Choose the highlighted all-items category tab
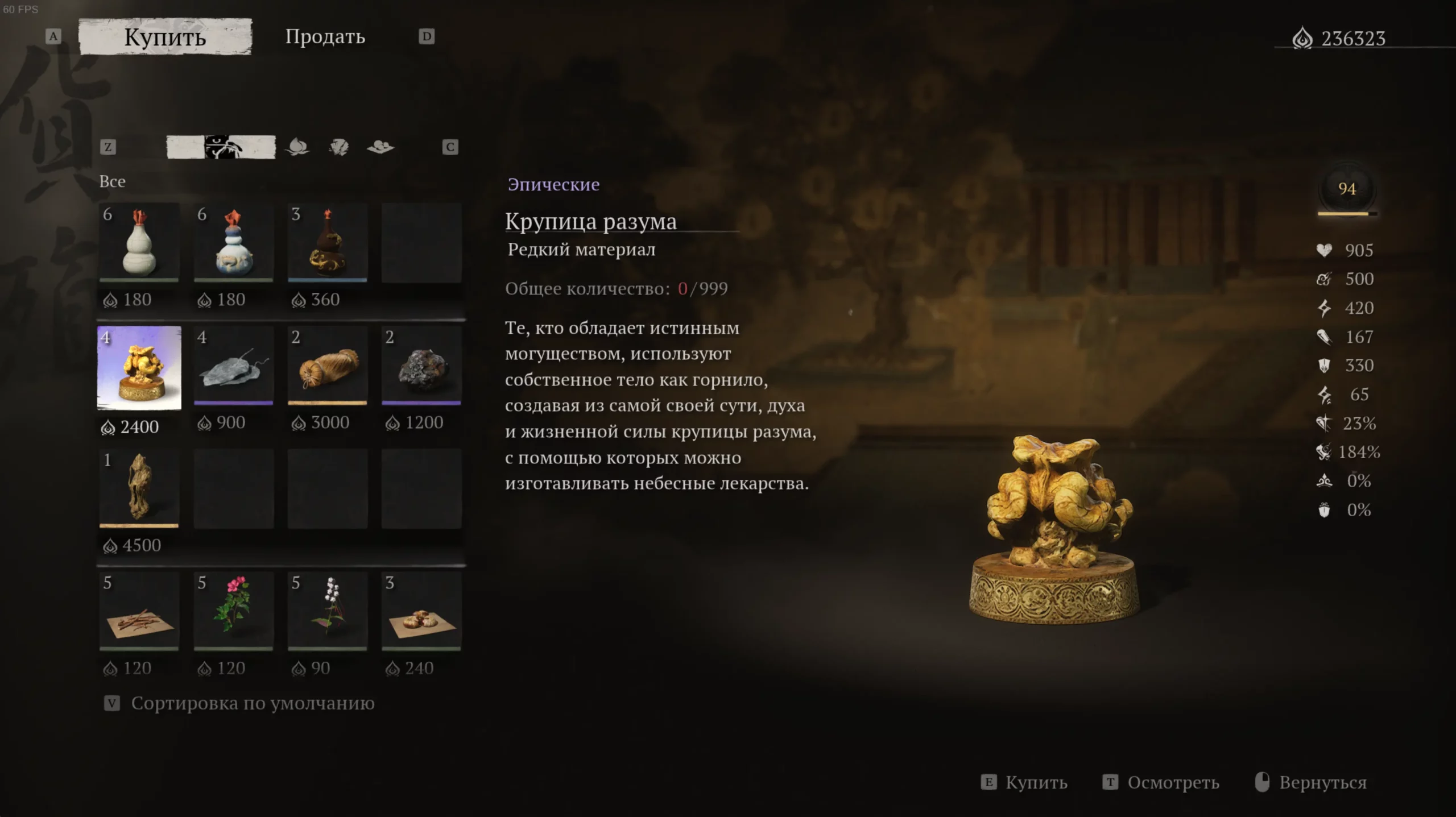Screen dimensions: 1456x817 pyautogui.click(x=221, y=147)
